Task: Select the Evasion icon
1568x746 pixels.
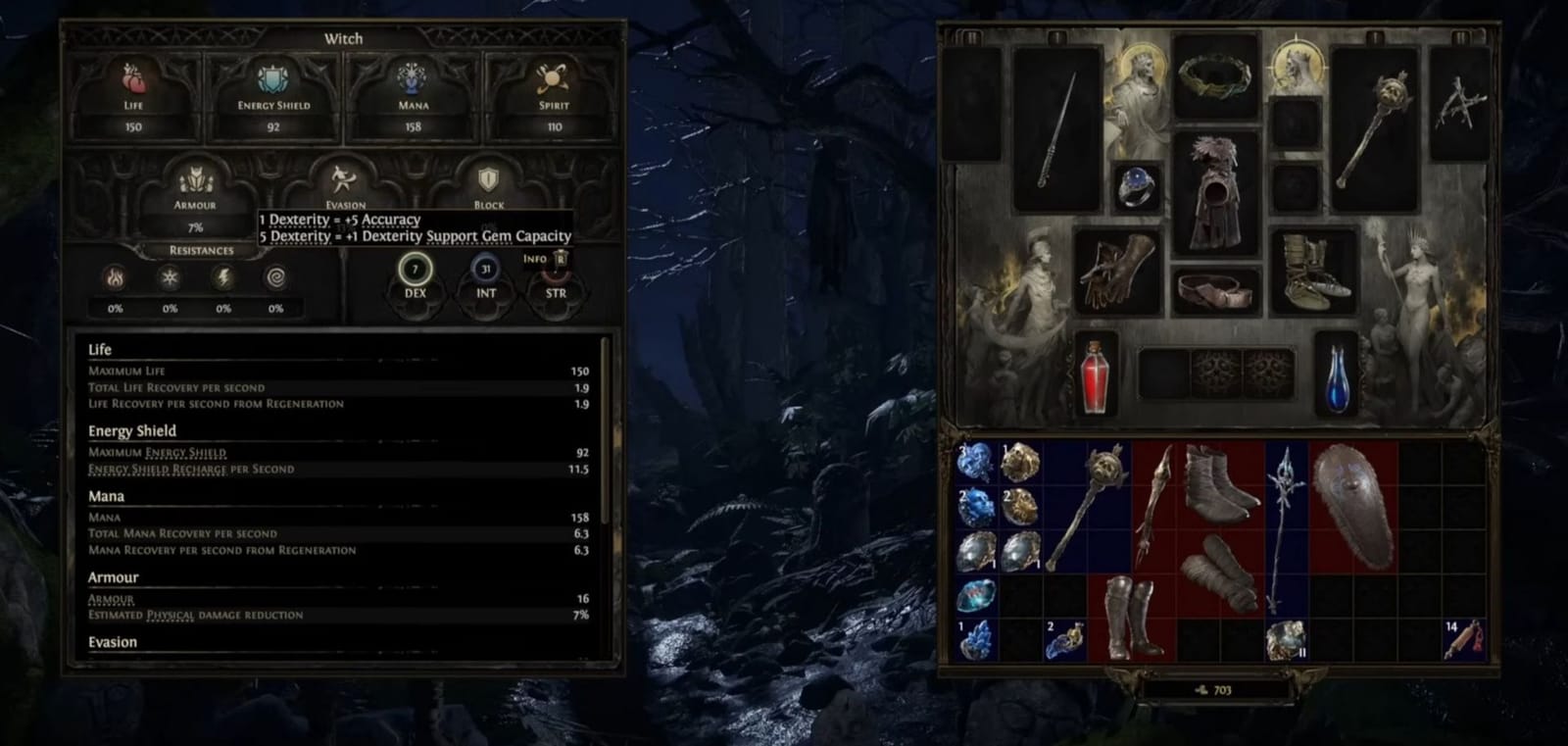Action: (x=344, y=176)
